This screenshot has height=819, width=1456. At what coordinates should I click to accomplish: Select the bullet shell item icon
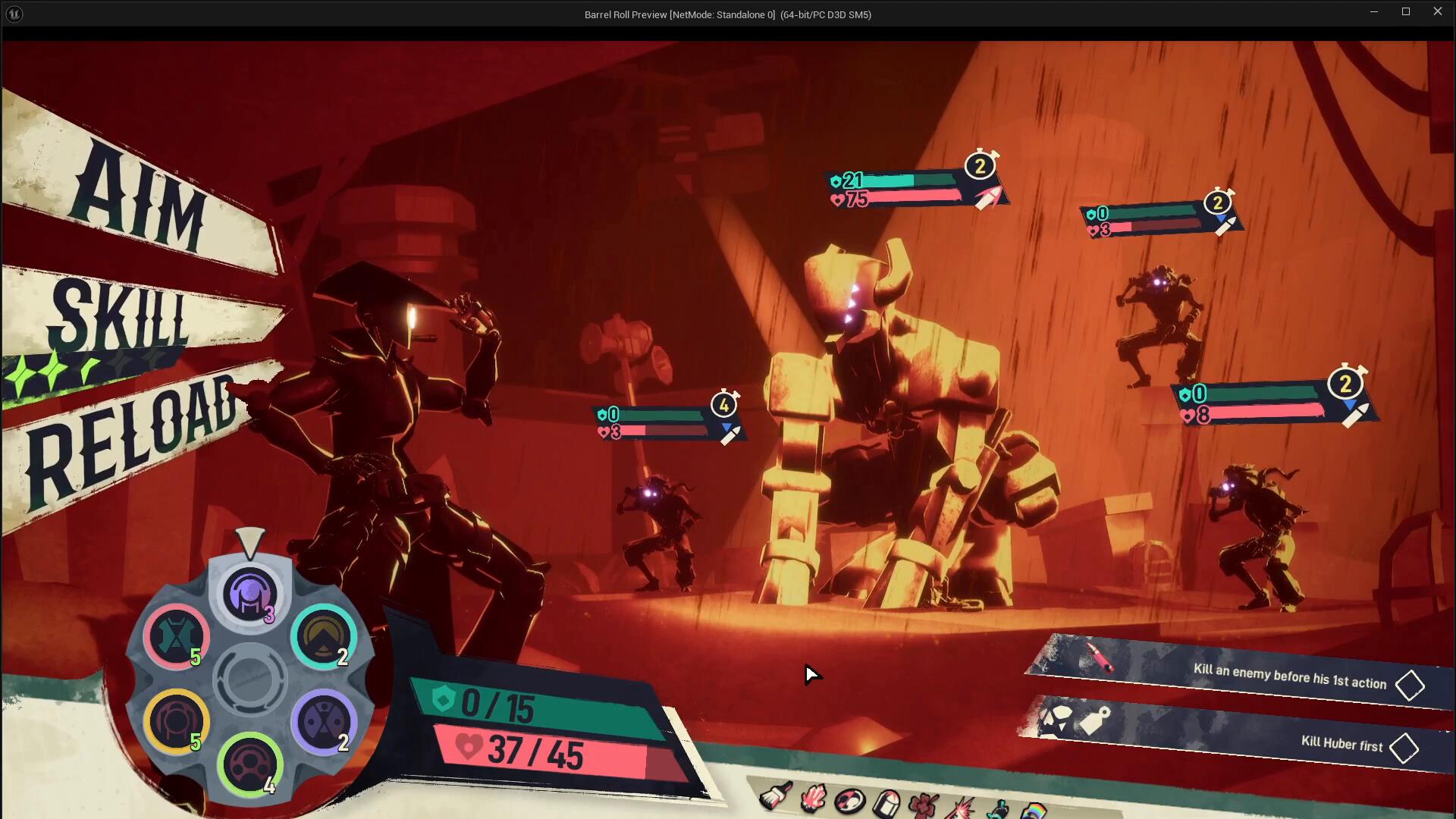[x=886, y=803]
